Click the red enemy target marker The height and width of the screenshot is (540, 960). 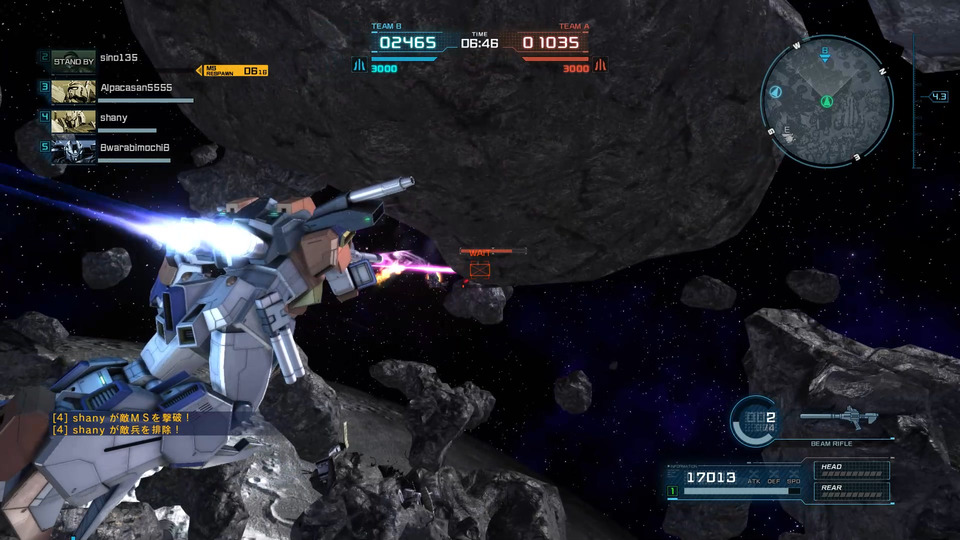tap(480, 269)
